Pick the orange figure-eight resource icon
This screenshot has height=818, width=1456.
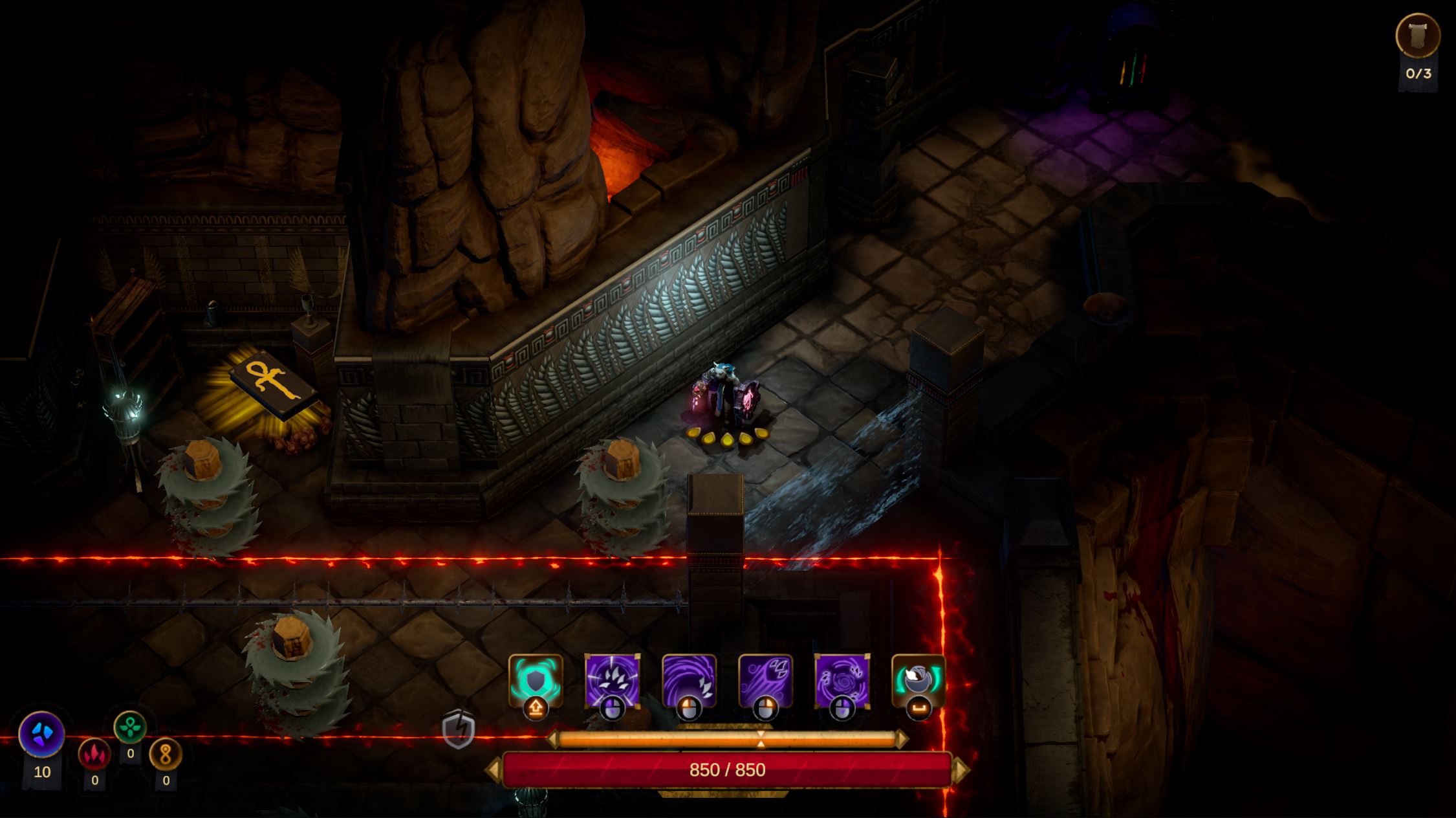[166, 755]
